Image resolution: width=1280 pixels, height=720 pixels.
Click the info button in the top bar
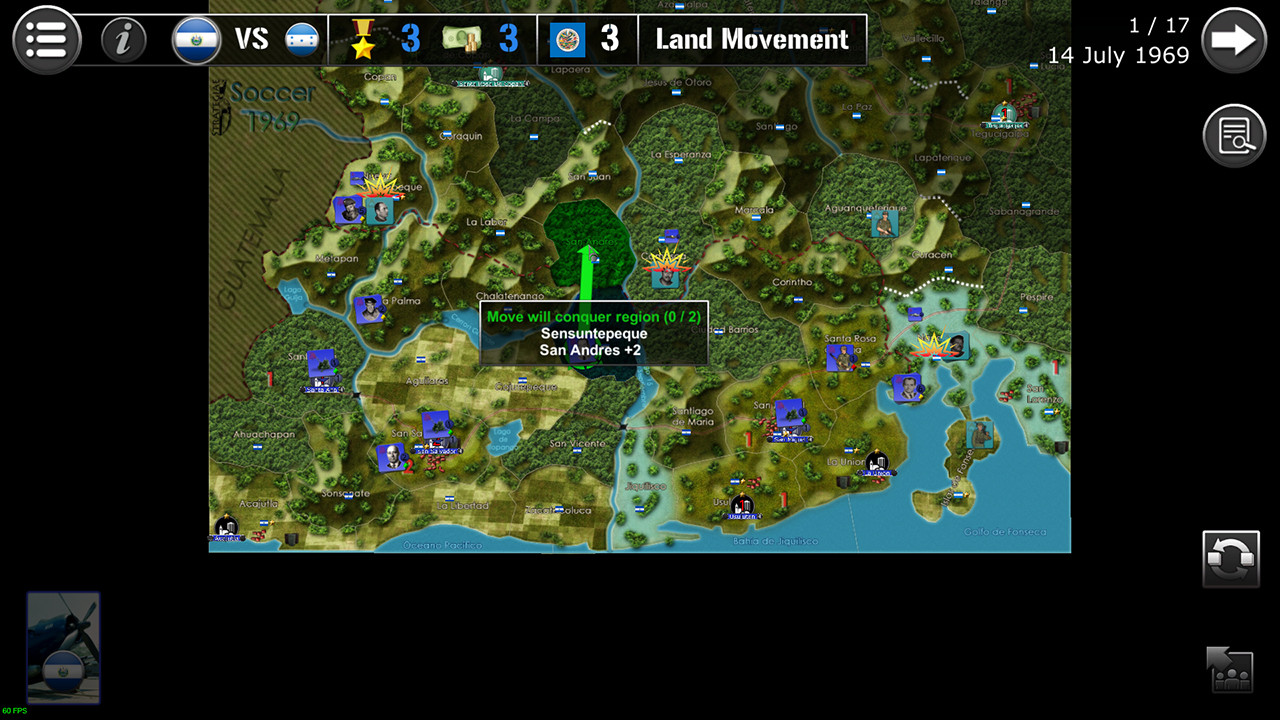(123, 39)
